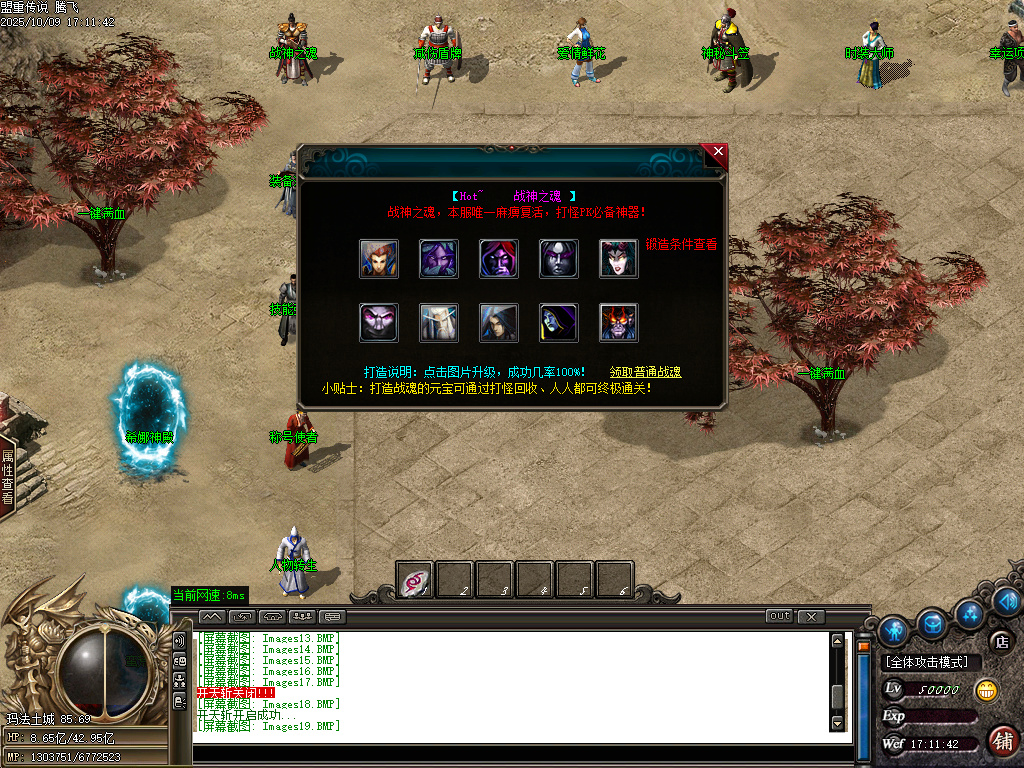Close the chat panel with its X button
The width and height of the screenshot is (1024, 768).
pyautogui.click(x=811, y=616)
